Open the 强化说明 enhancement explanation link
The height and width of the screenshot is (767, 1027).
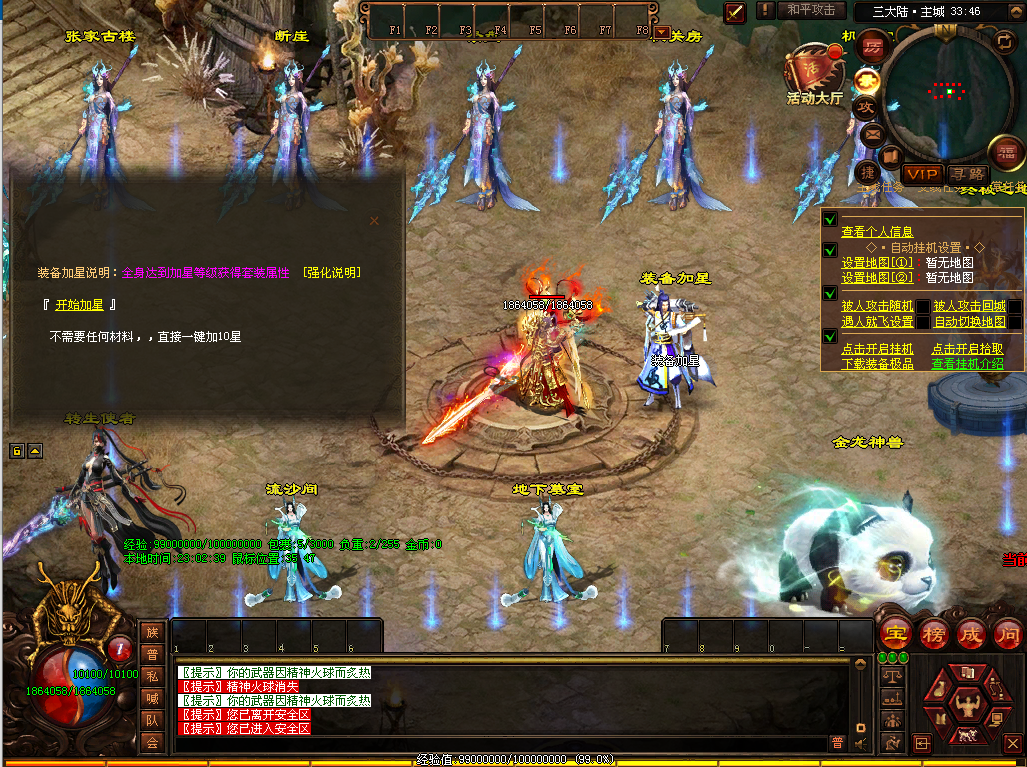tap(331, 272)
